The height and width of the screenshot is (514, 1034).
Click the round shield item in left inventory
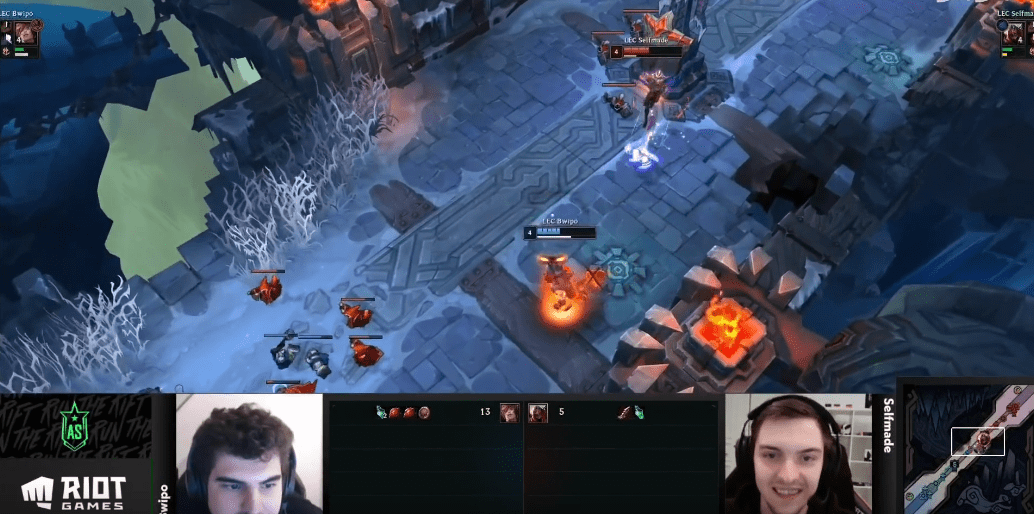coord(424,412)
